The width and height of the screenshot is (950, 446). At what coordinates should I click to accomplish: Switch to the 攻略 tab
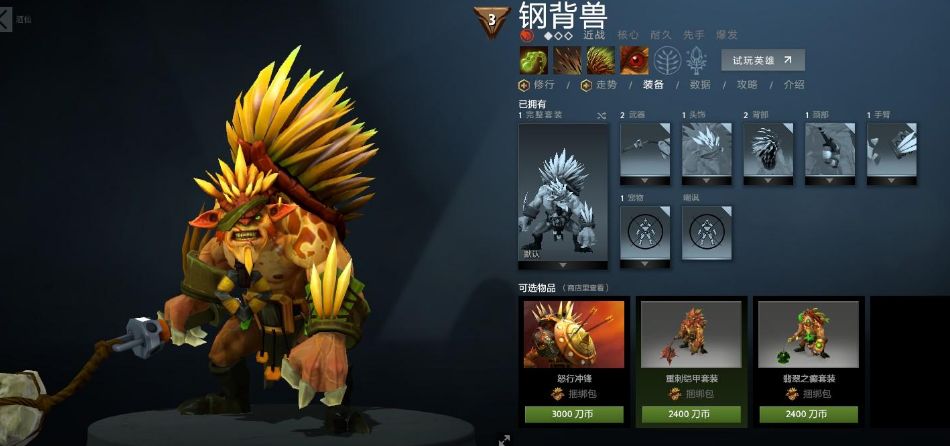click(x=747, y=85)
